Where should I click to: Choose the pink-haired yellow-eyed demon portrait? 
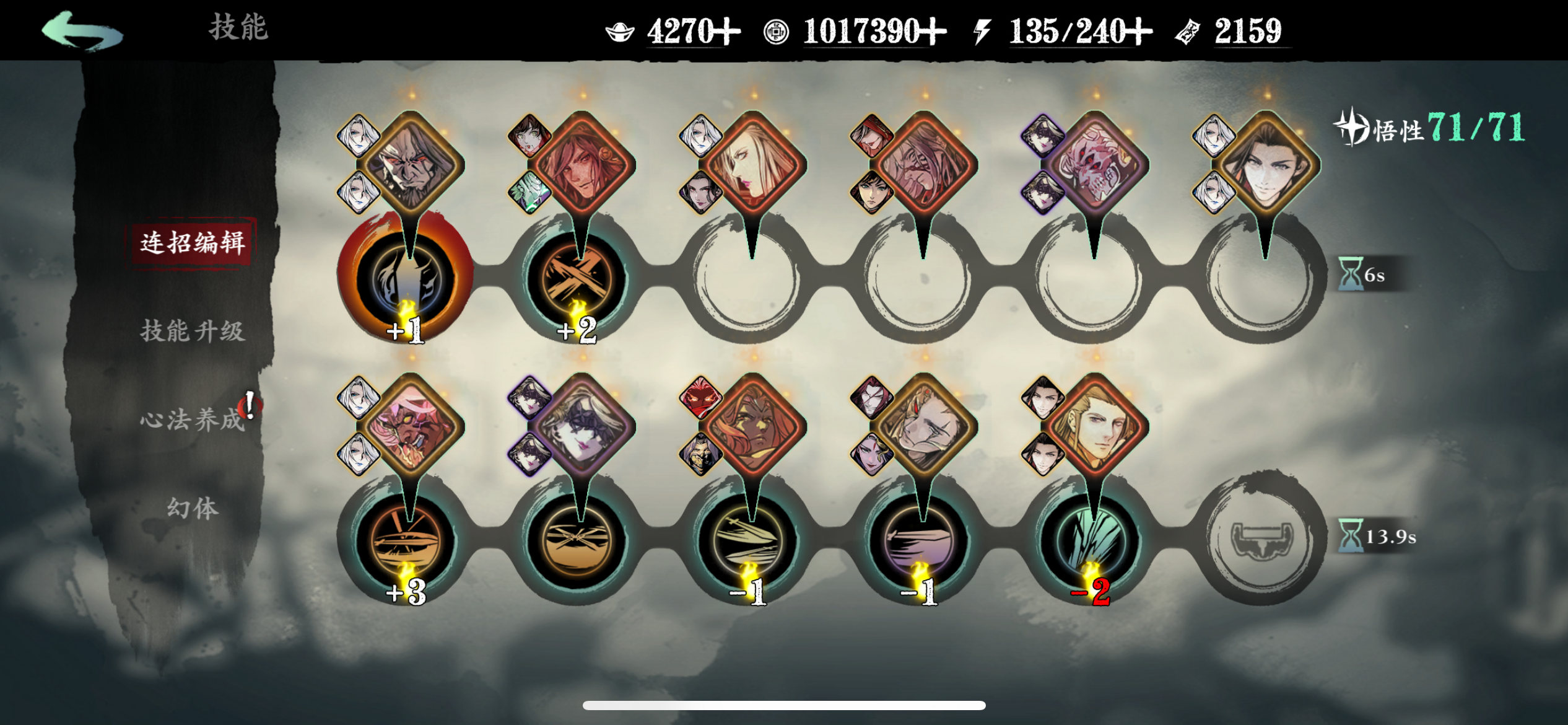(411, 425)
